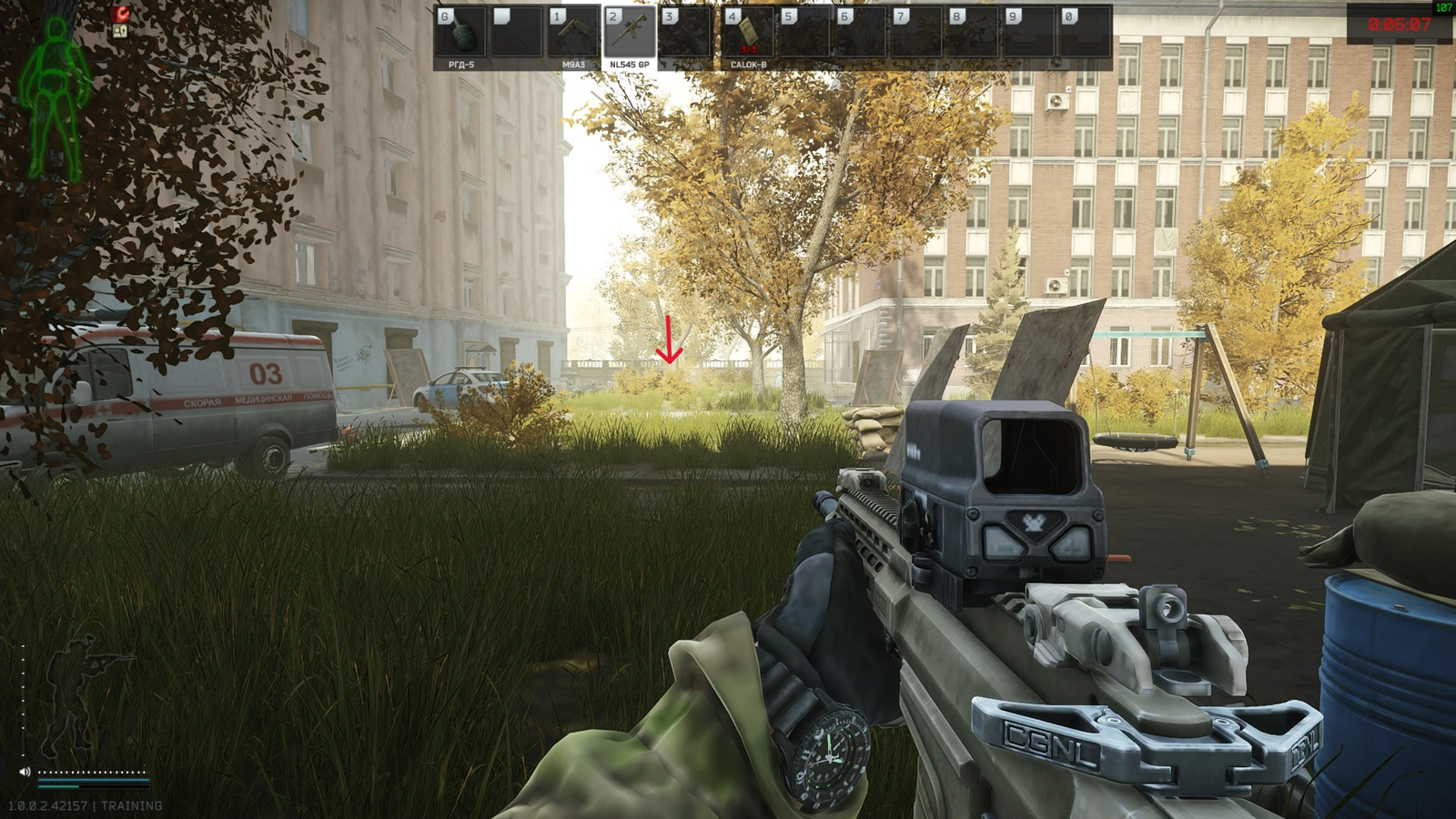Click the teal voice activity meter bar
Image resolution: width=1456 pixels, height=819 pixels.
[x=94, y=780]
